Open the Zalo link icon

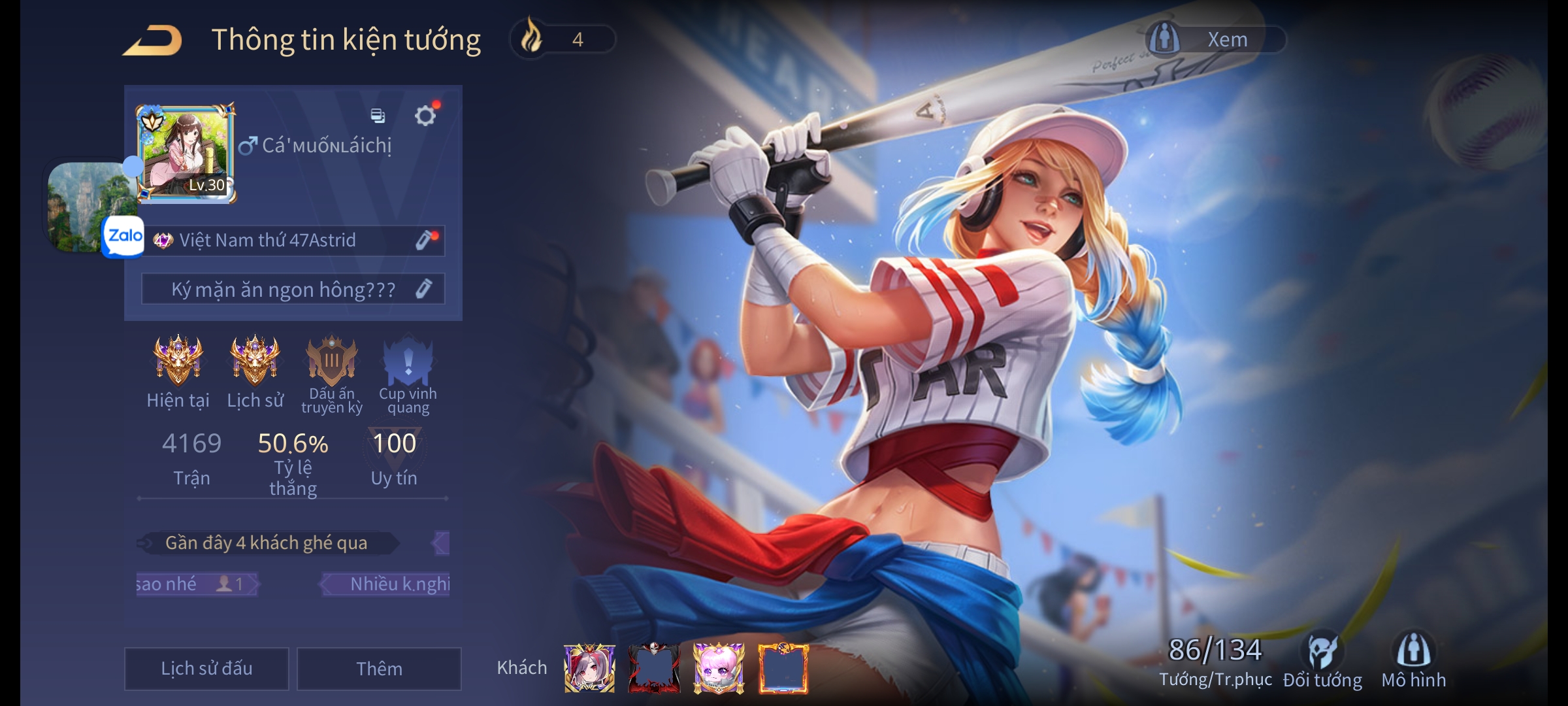point(124,236)
